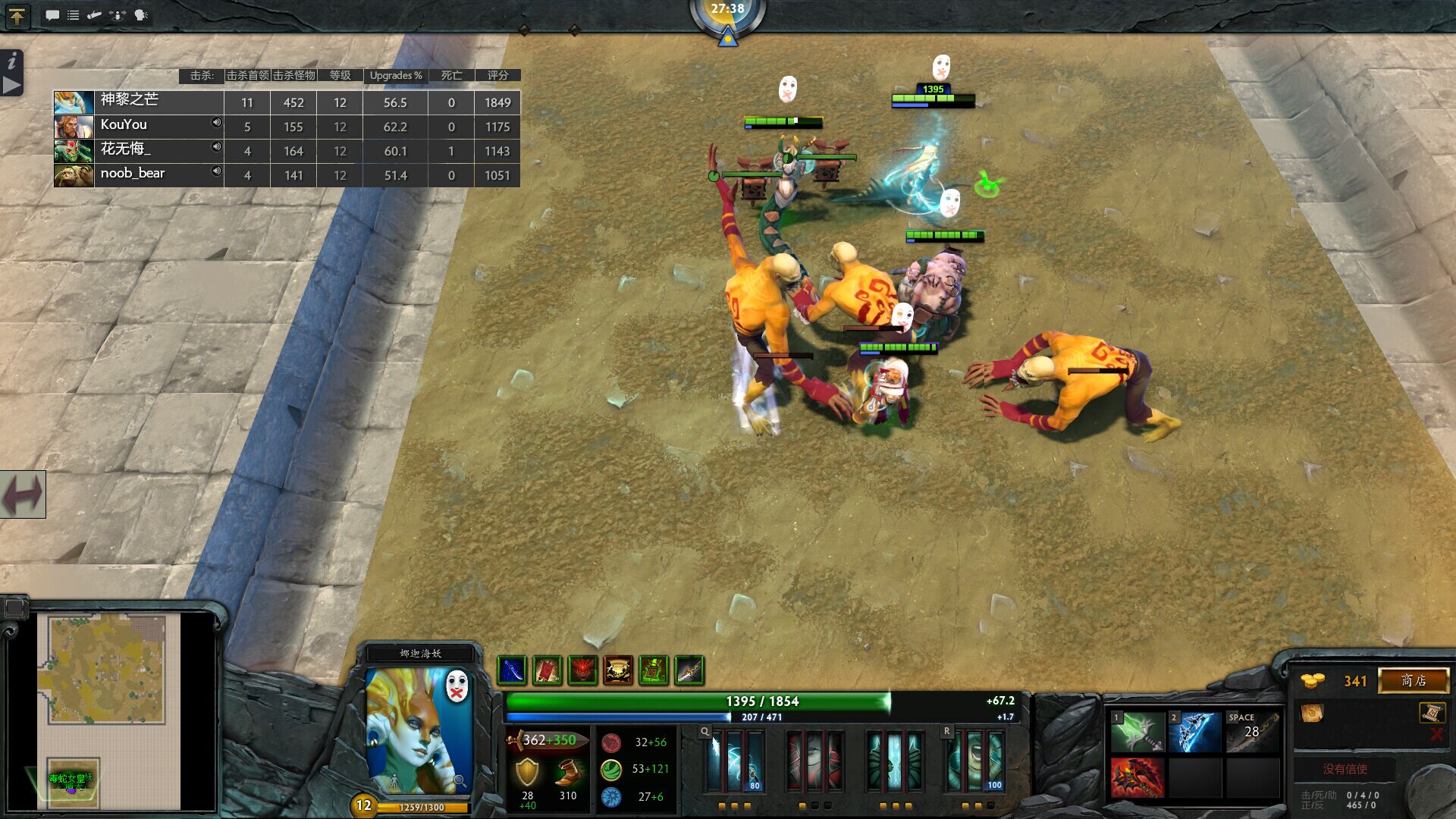Click the magnifying glass near hero portrait
The width and height of the screenshot is (1456, 819).
459,780
